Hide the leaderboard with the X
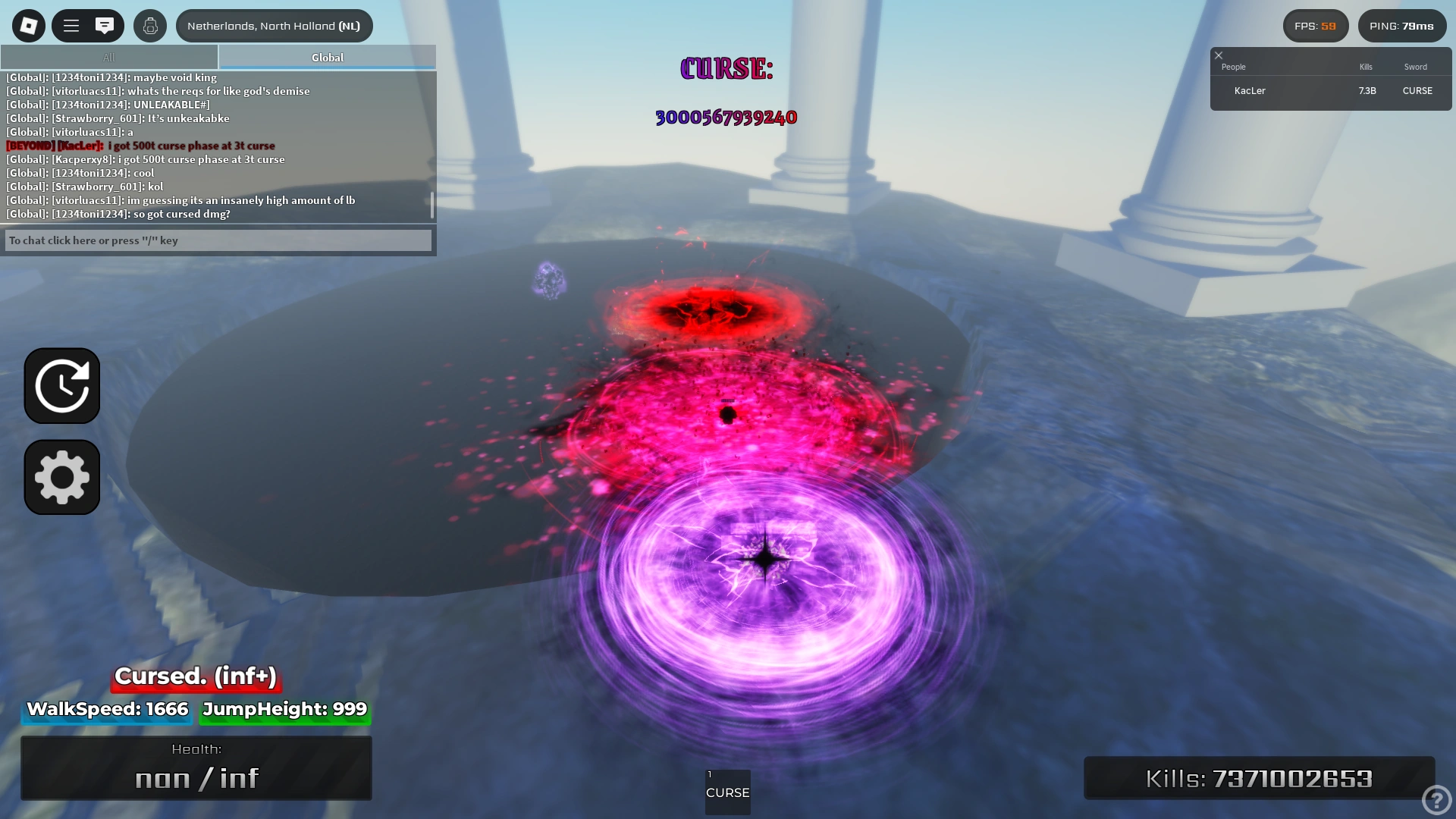Image resolution: width=1456 pixels, height=819 pixels. [x=1219, y=55]
